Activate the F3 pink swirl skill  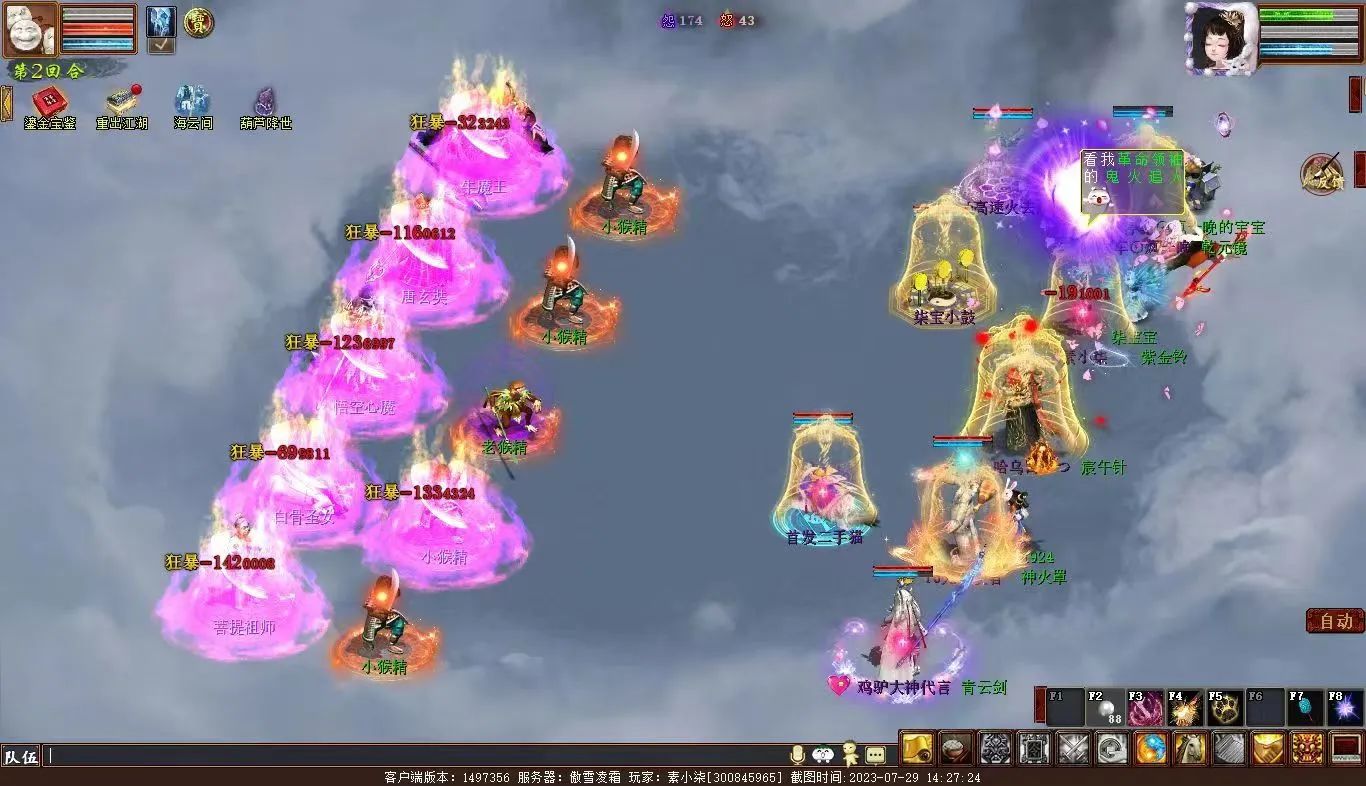(1146, 708)
